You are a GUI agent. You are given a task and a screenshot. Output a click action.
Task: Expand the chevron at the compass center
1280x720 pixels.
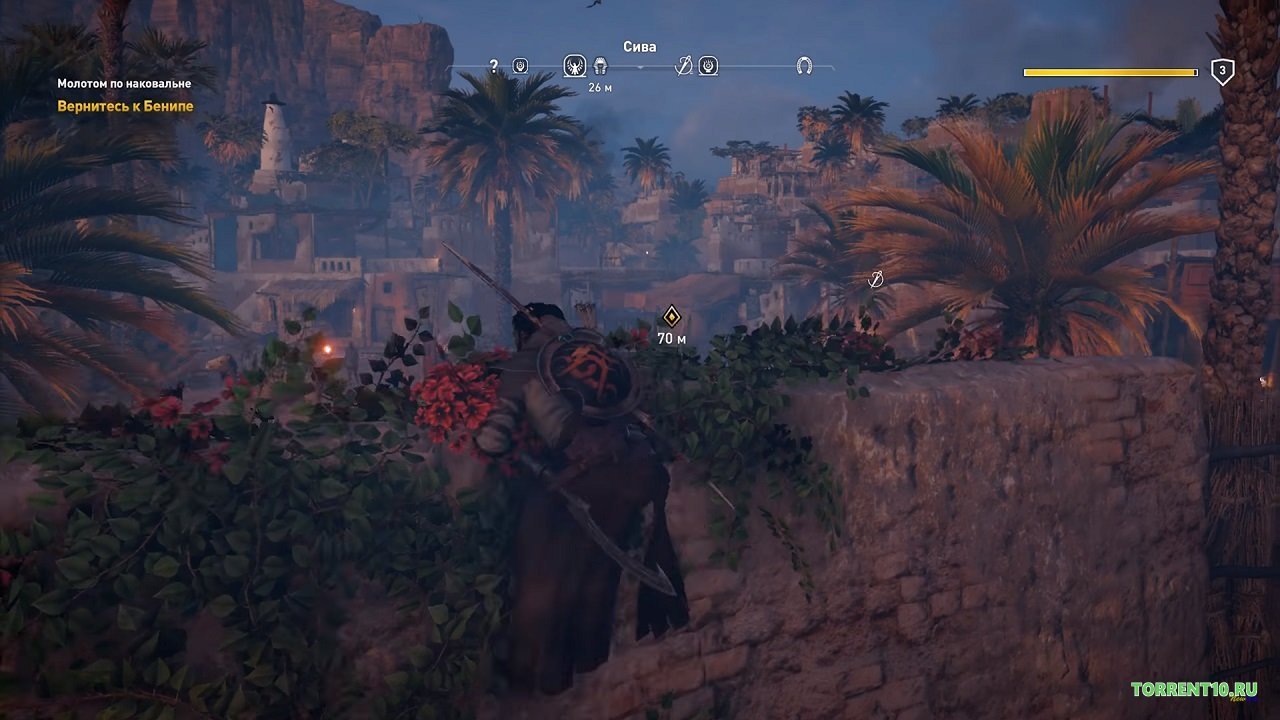point(639,67)
